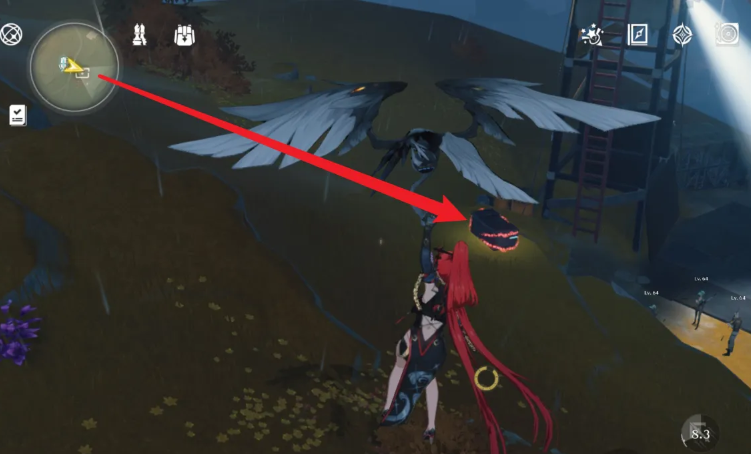Open the starry convene wish icon
This screenshot has height=454, width=751.
point(593,36)
